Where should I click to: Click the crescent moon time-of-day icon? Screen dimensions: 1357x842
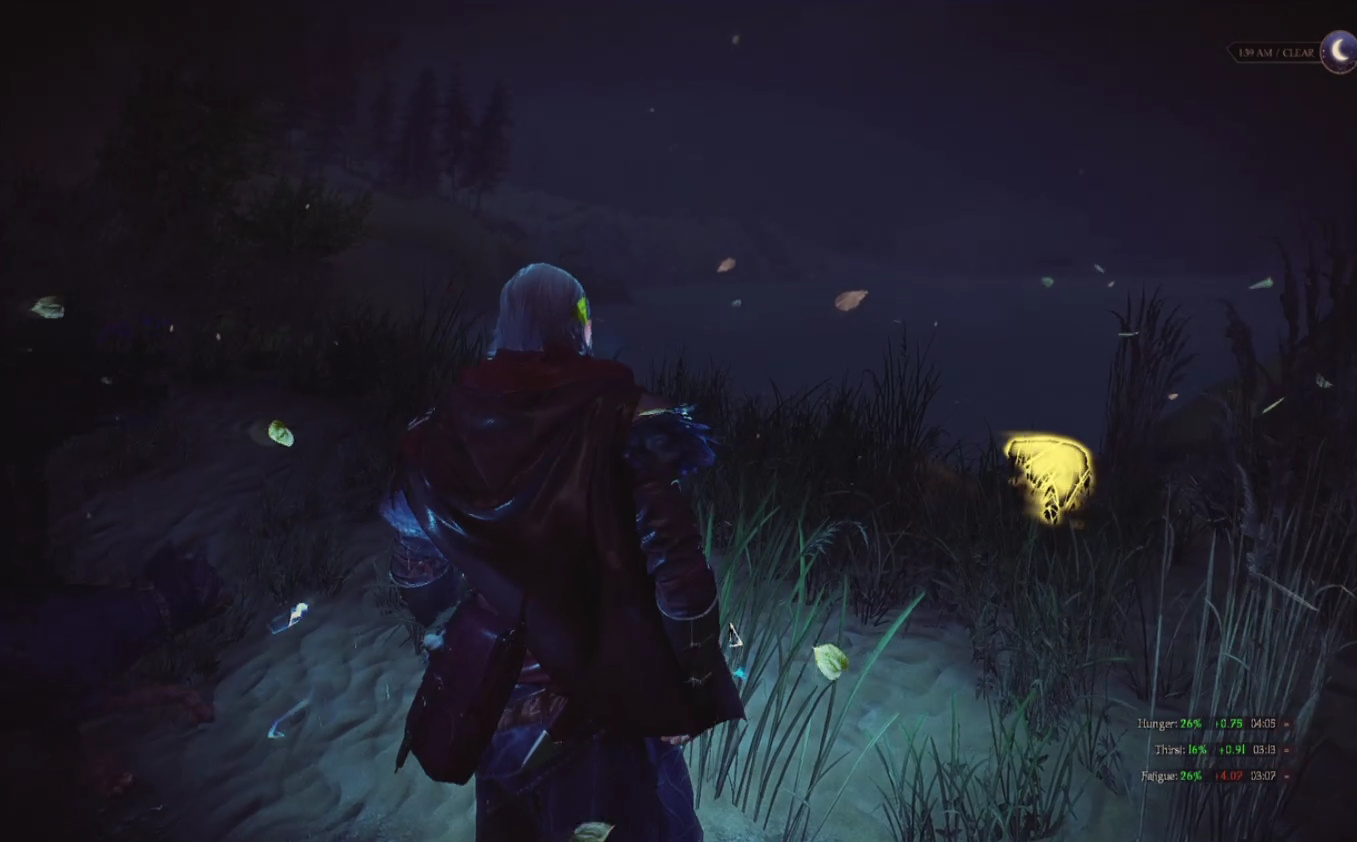[x=1337, y=51]
